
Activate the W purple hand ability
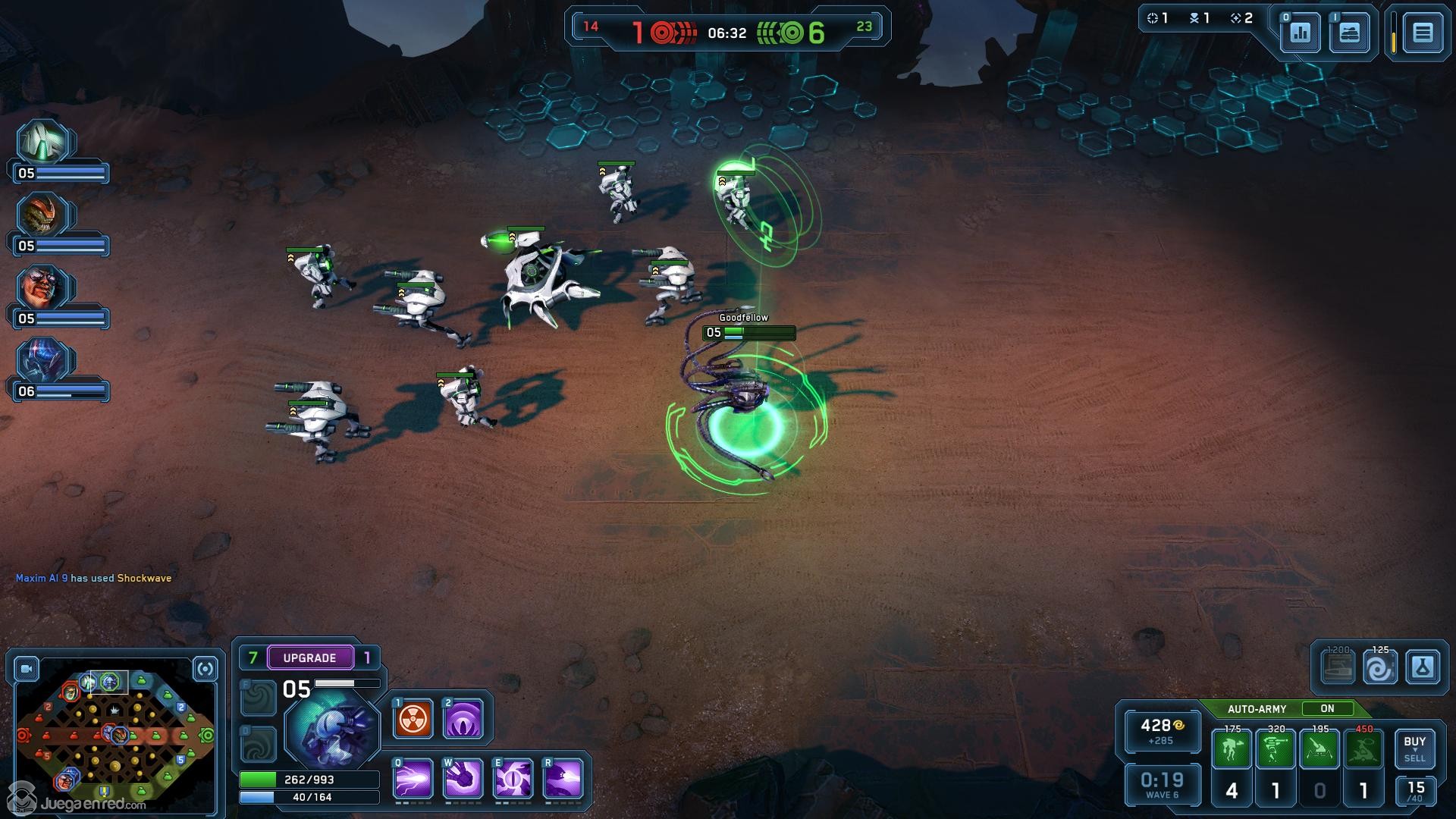click(463, 779)
